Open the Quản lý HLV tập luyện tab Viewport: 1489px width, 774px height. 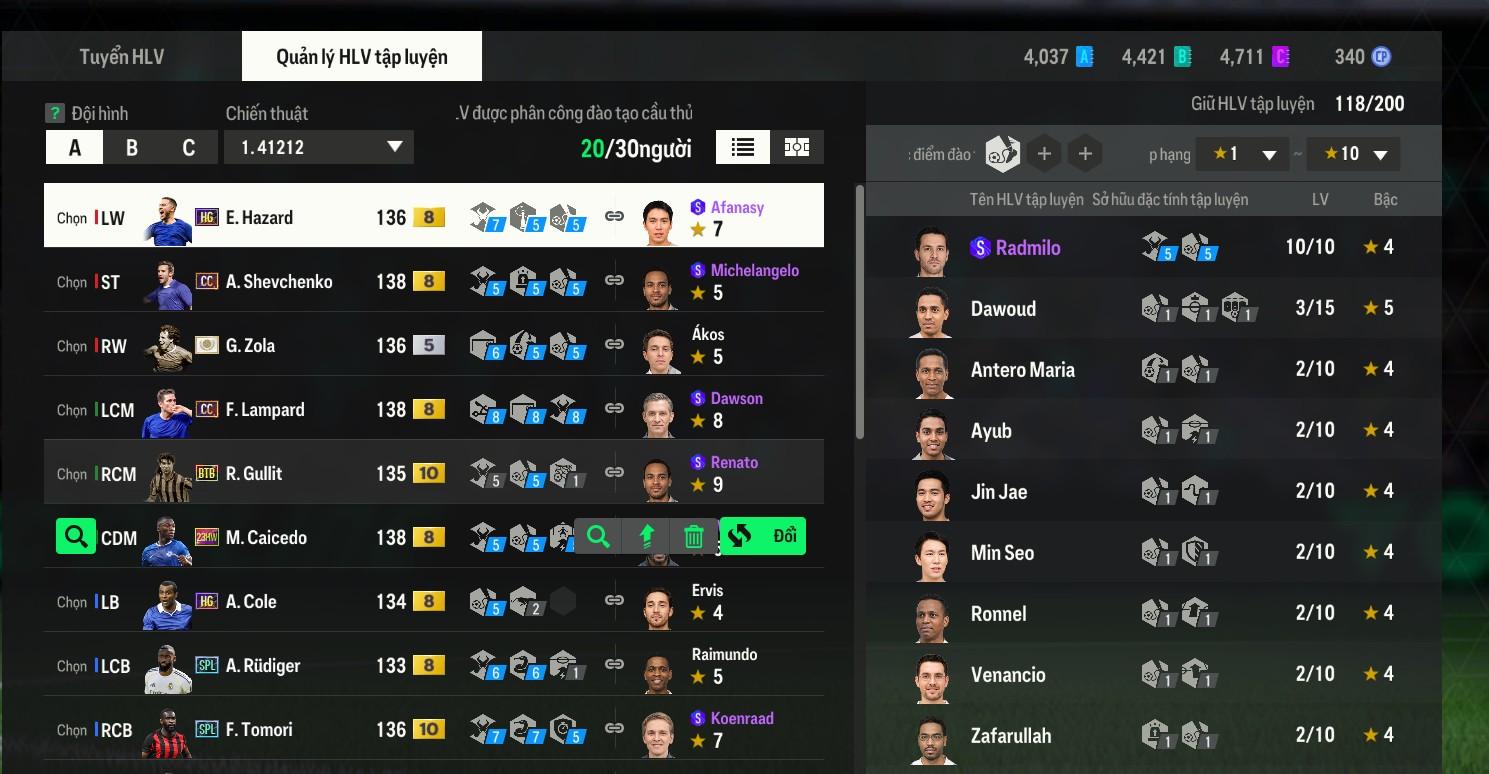[361, 57]
